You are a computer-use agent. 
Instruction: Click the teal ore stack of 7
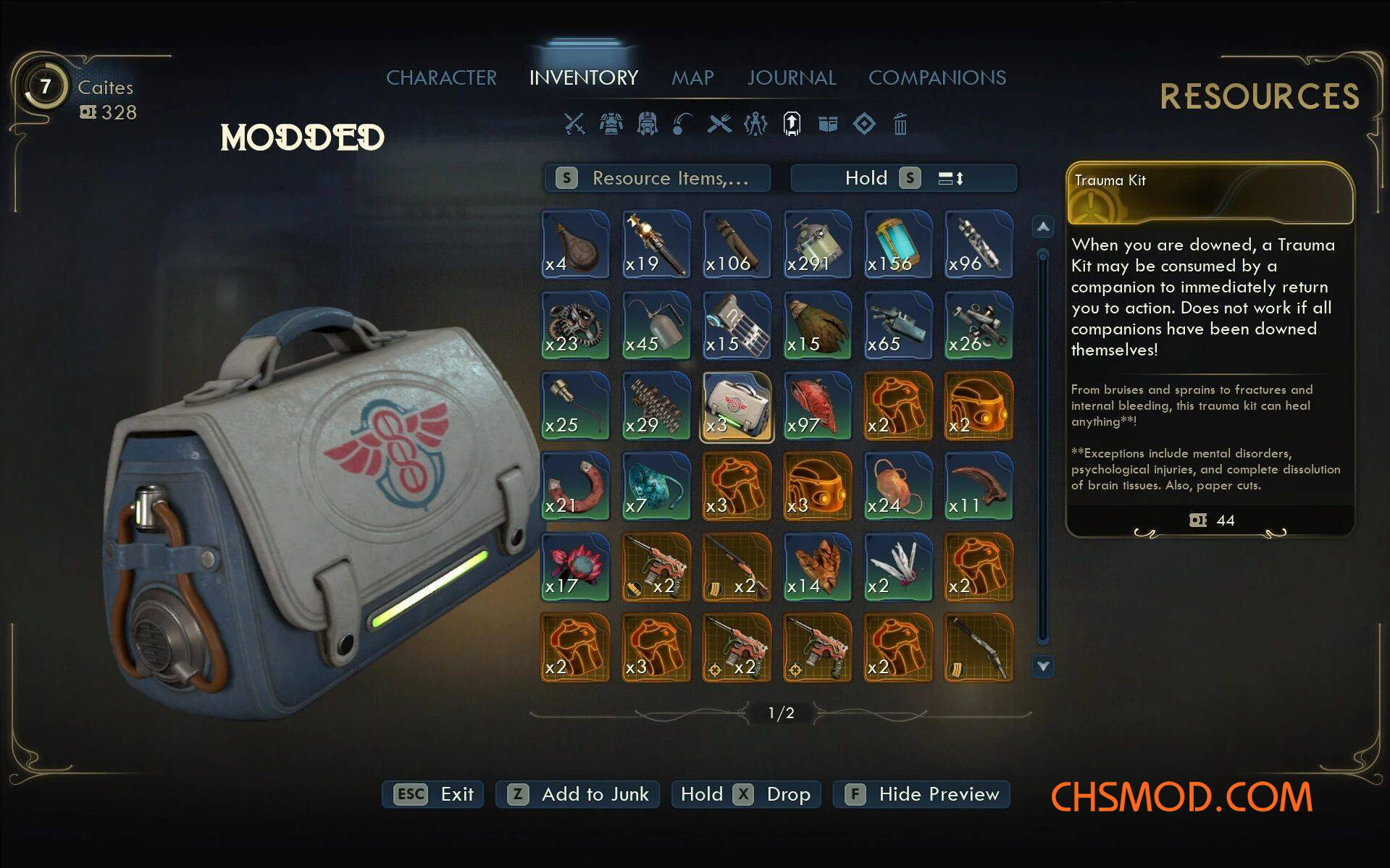[656, 486]
